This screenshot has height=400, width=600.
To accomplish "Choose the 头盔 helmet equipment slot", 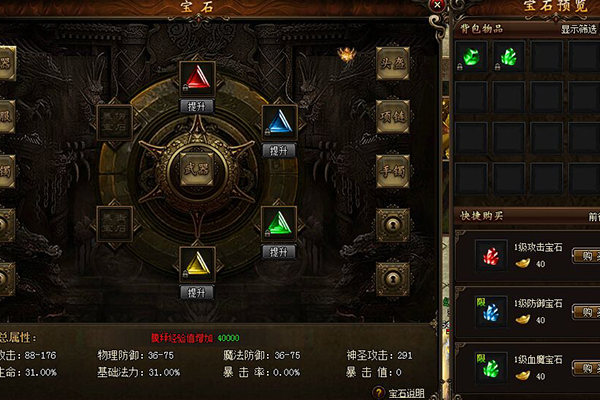I will [392, 61].
